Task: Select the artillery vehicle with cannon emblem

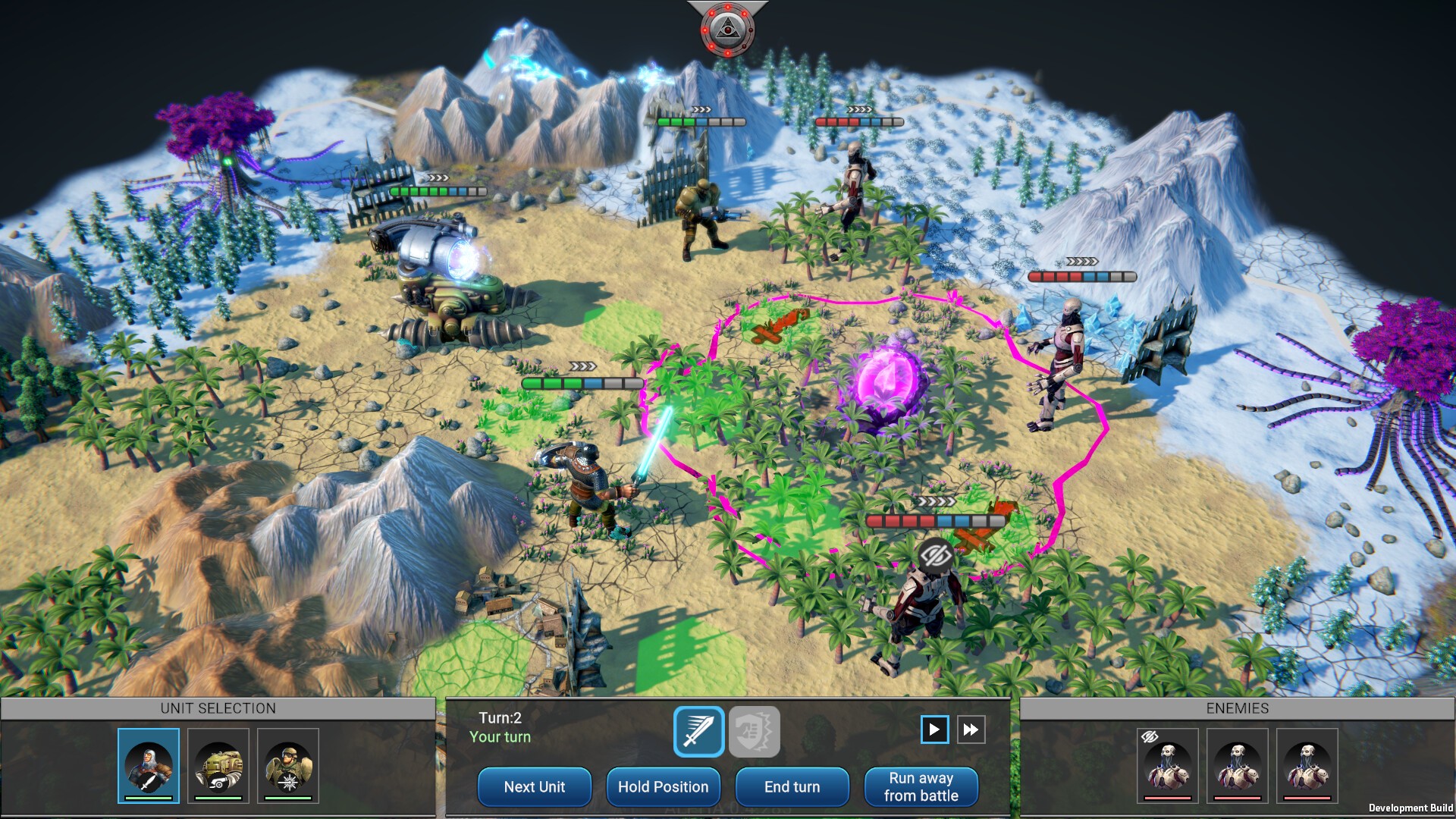Action: [217, 764]
